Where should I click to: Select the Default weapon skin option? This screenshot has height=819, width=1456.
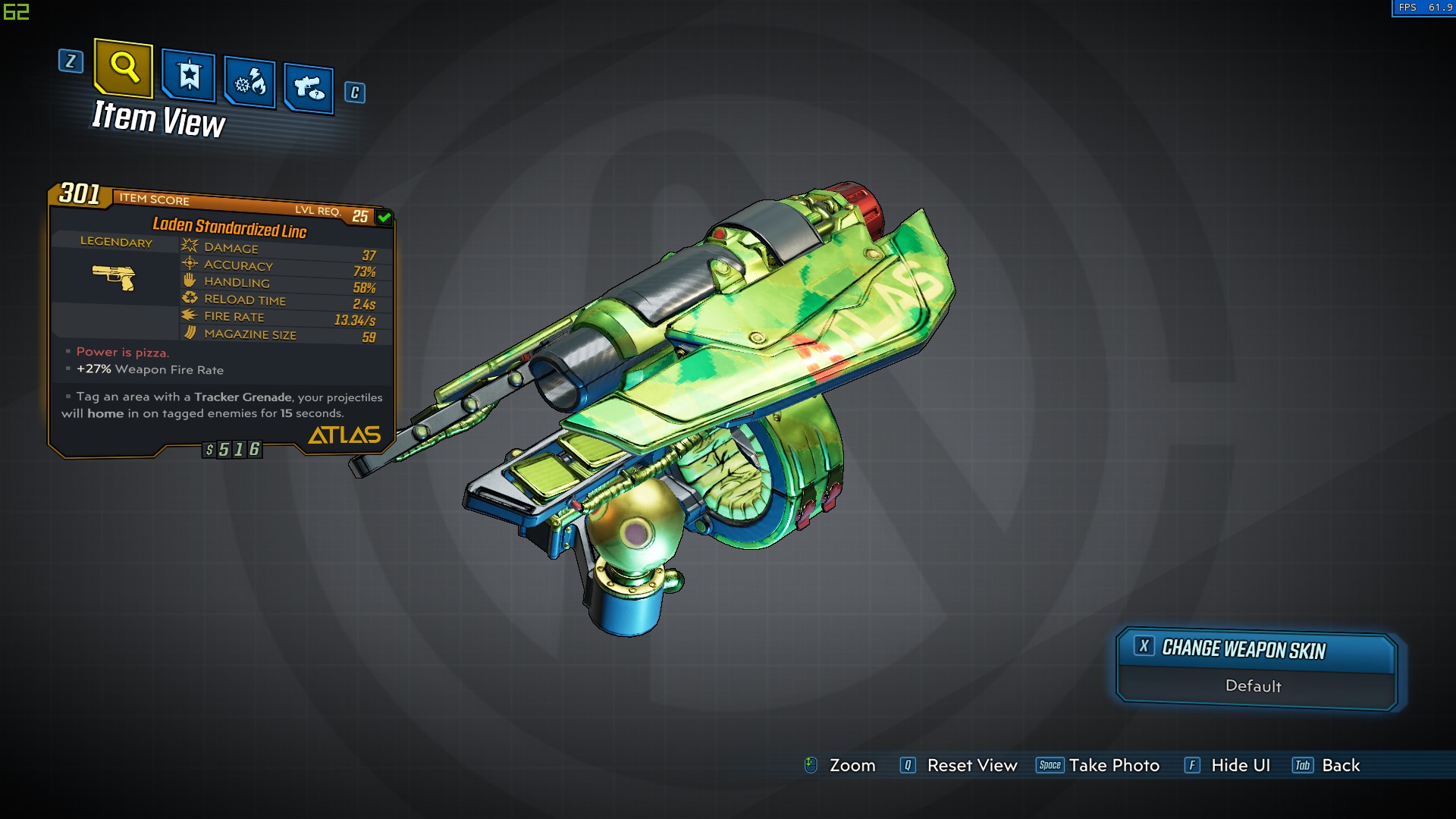tap(1254, 686)
